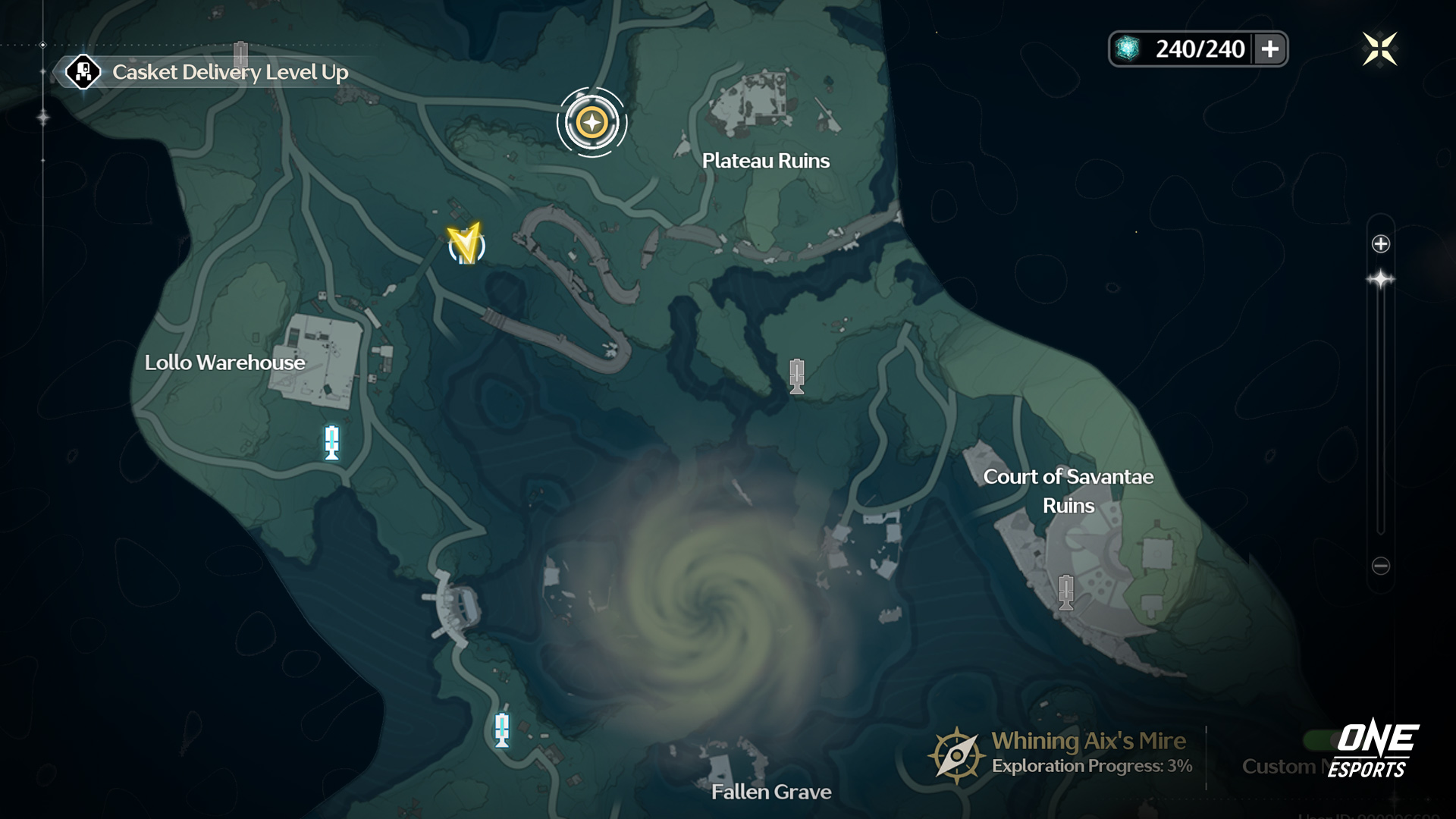Select the golden quest objective marker
1456x819 pixels.
(591, 122)
